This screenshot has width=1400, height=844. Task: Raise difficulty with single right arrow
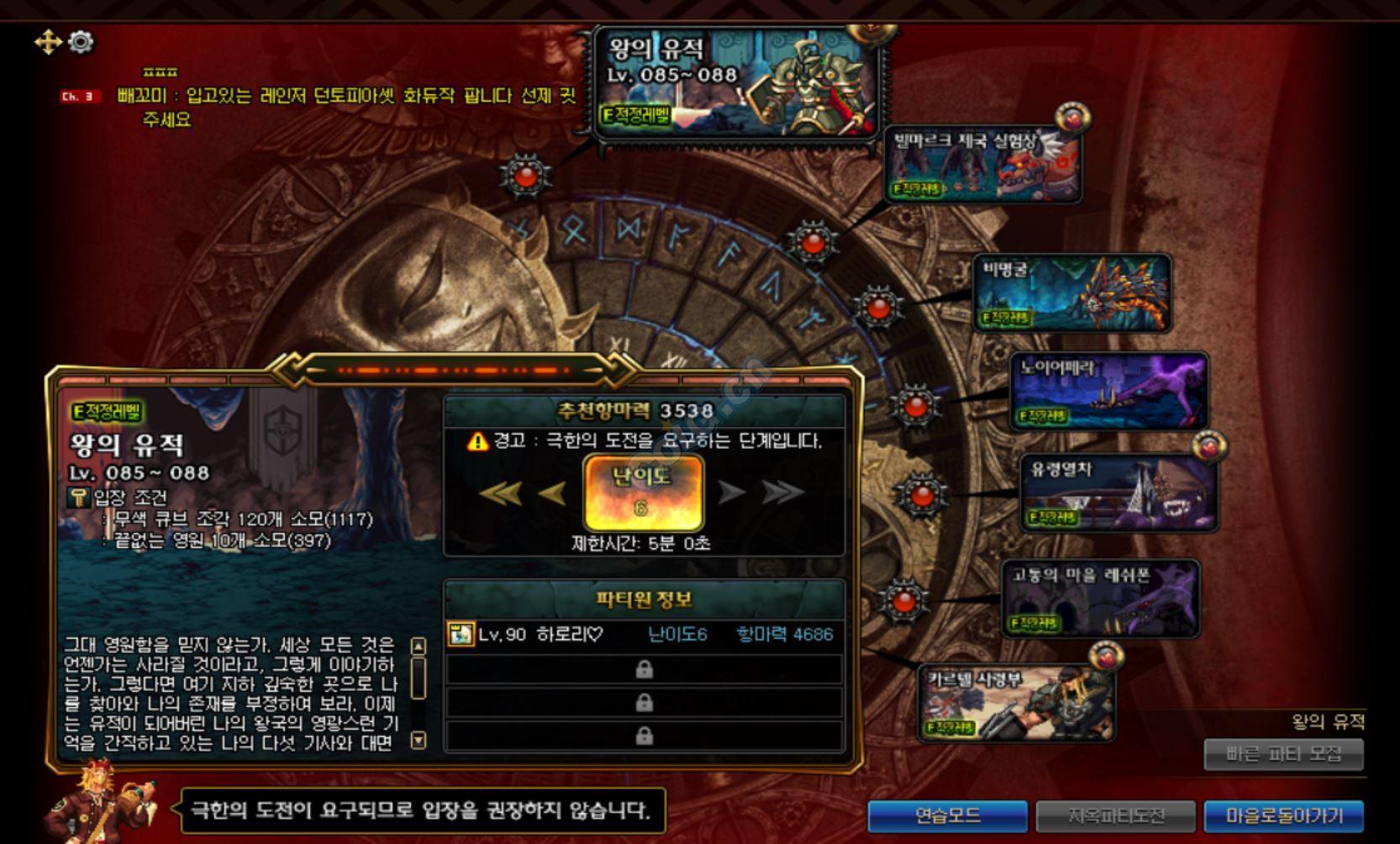click(x=731, y=493)
